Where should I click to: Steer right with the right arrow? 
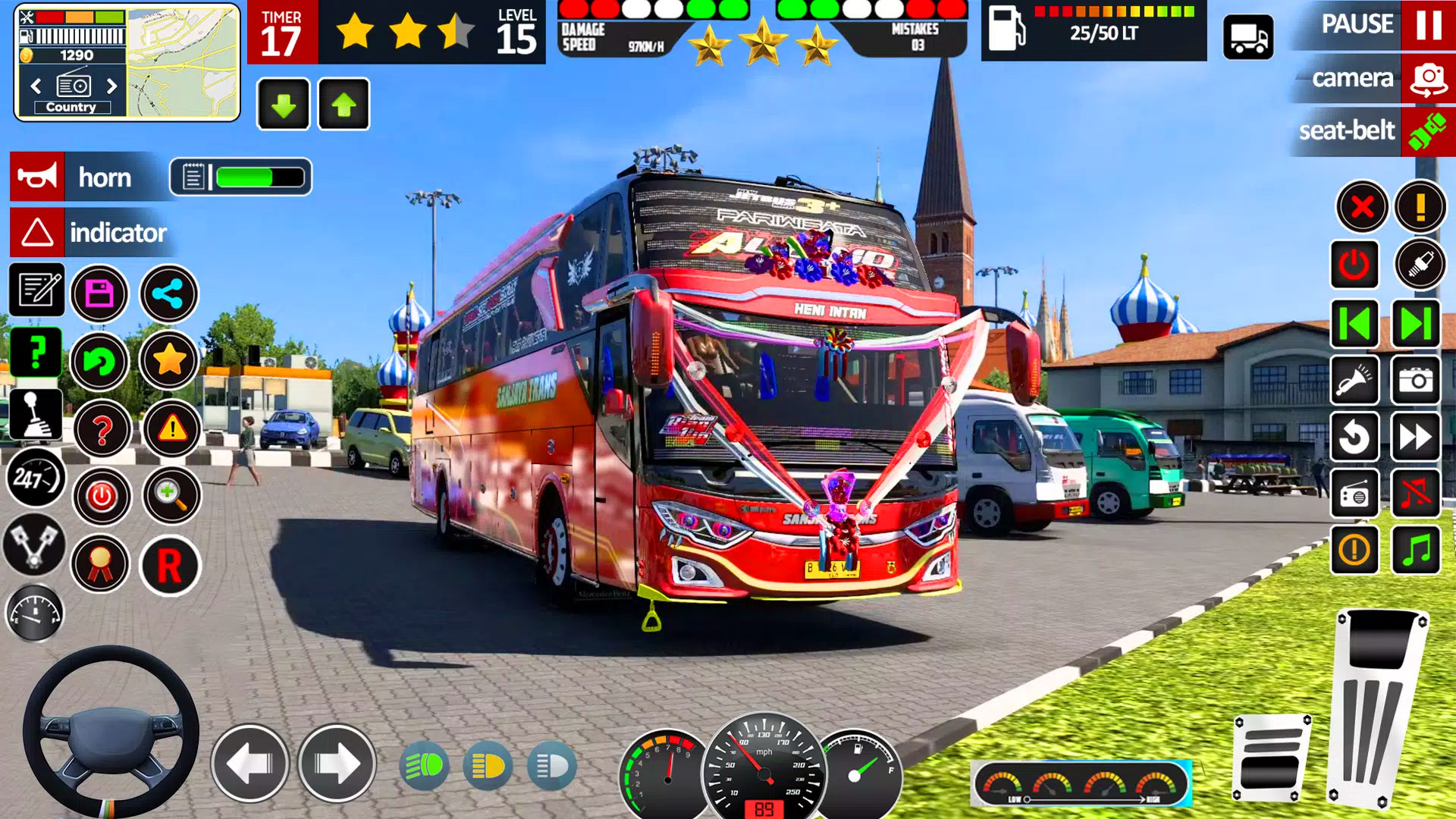click(x=337, y=764)
